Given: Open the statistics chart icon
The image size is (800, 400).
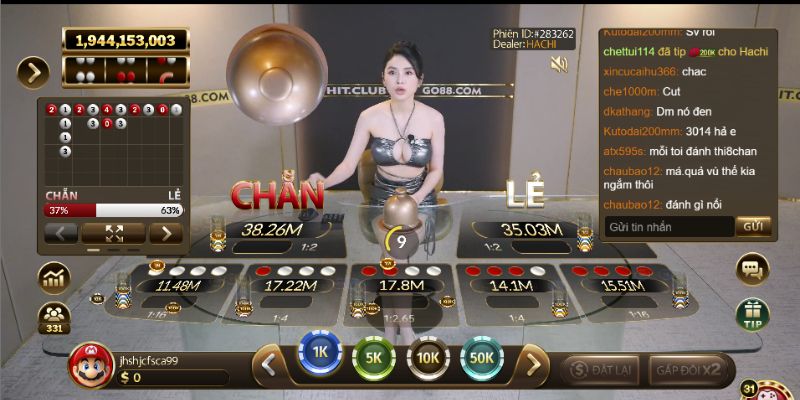Looking at the screenshot, I should coord(52,277).
